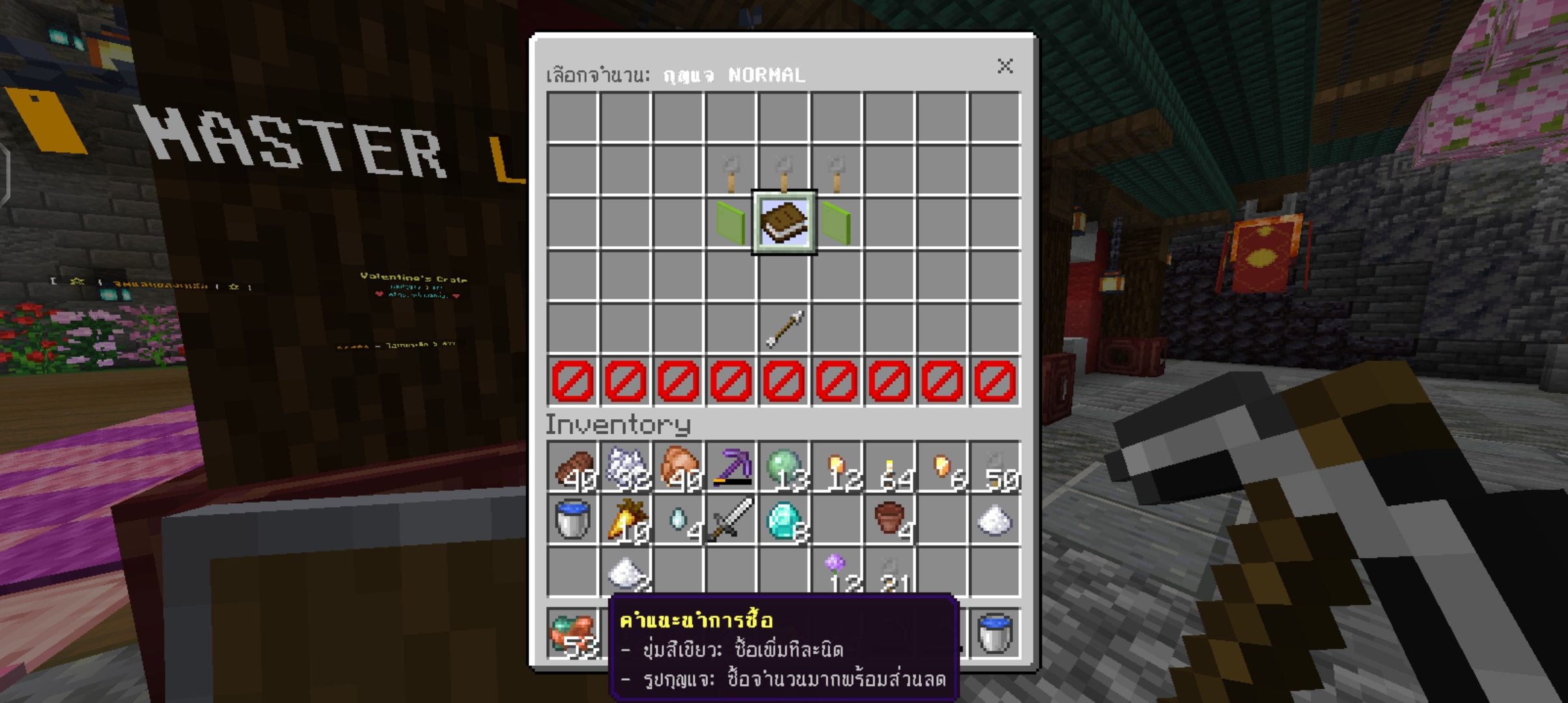The width and height of the screenshot is (1568, 703).
Task: Select the cooked beef stack of 40
Action: [x=573, y=467]
